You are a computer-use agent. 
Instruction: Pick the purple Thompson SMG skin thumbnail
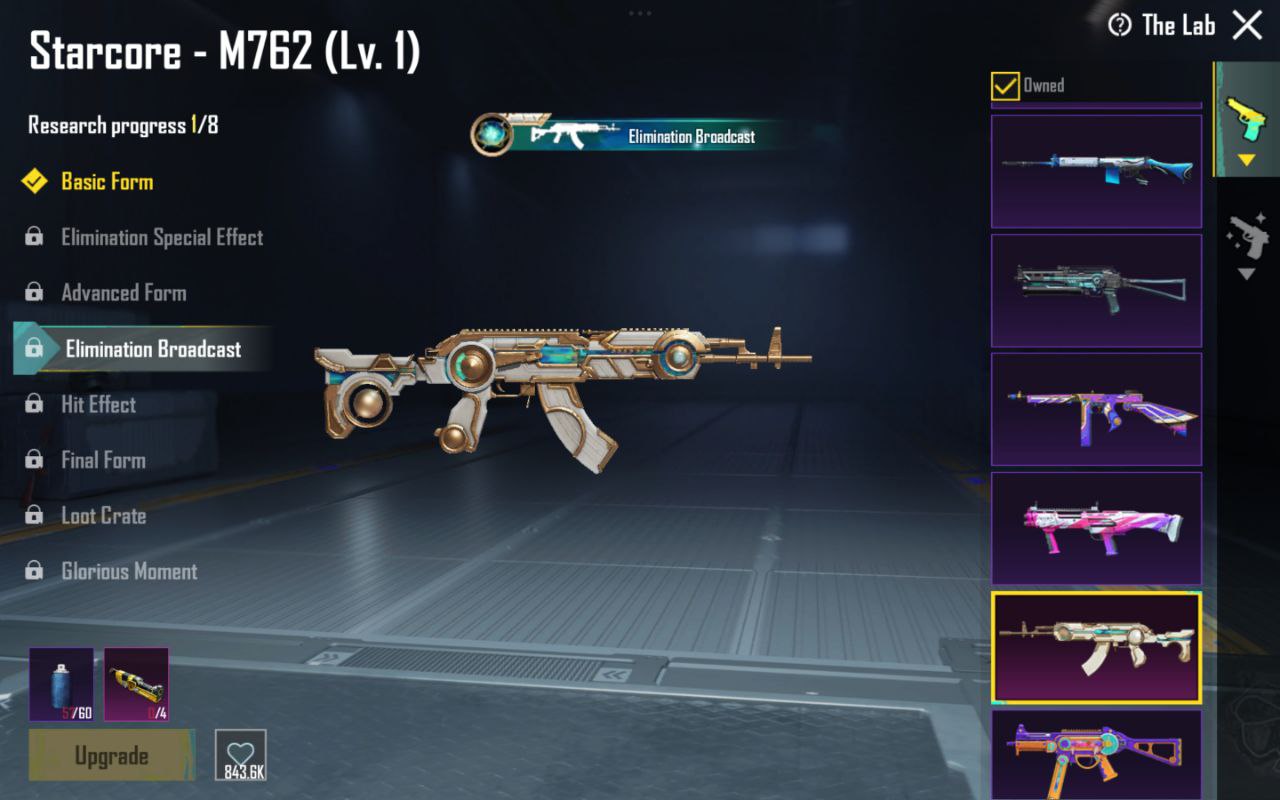pyautogui.click(x=1096, y=409)
